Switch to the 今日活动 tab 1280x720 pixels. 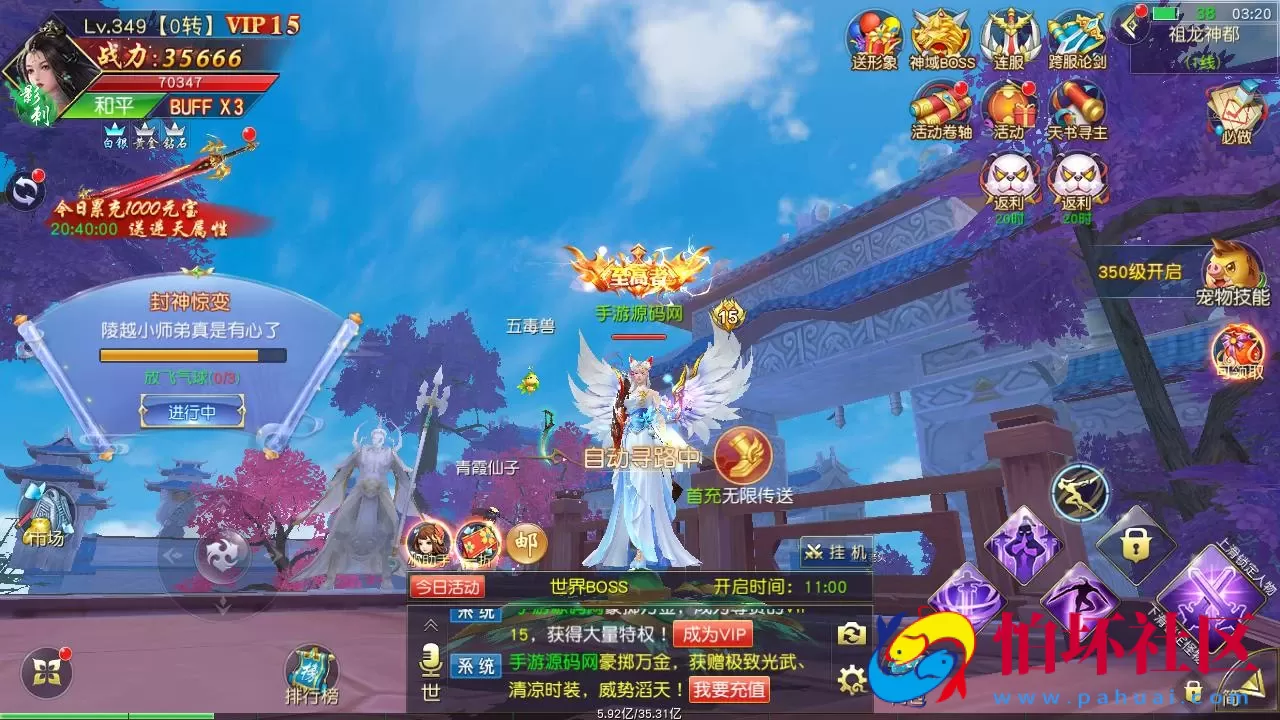(x=449, y=586)
